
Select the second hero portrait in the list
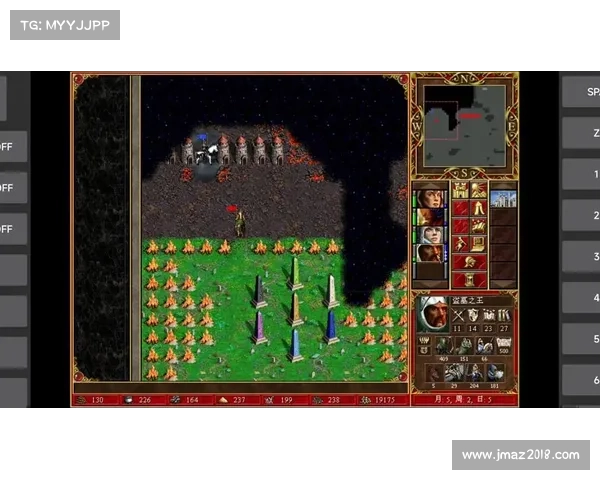coord(430,217)
